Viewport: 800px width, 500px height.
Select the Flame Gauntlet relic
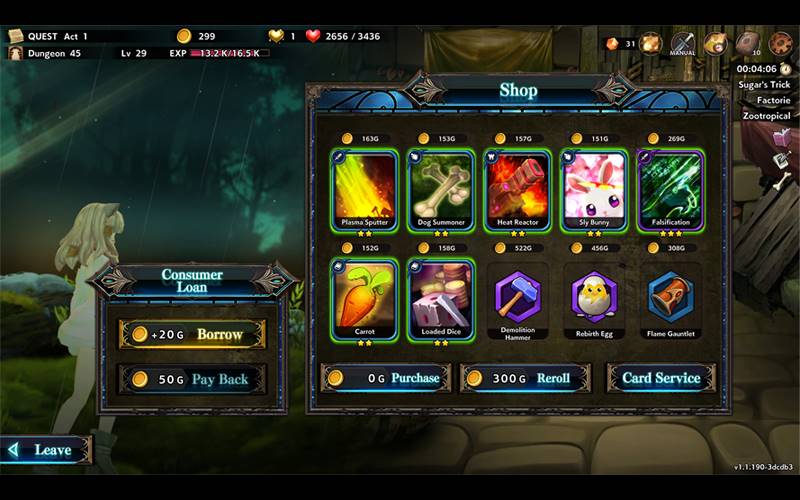point(671,298)
